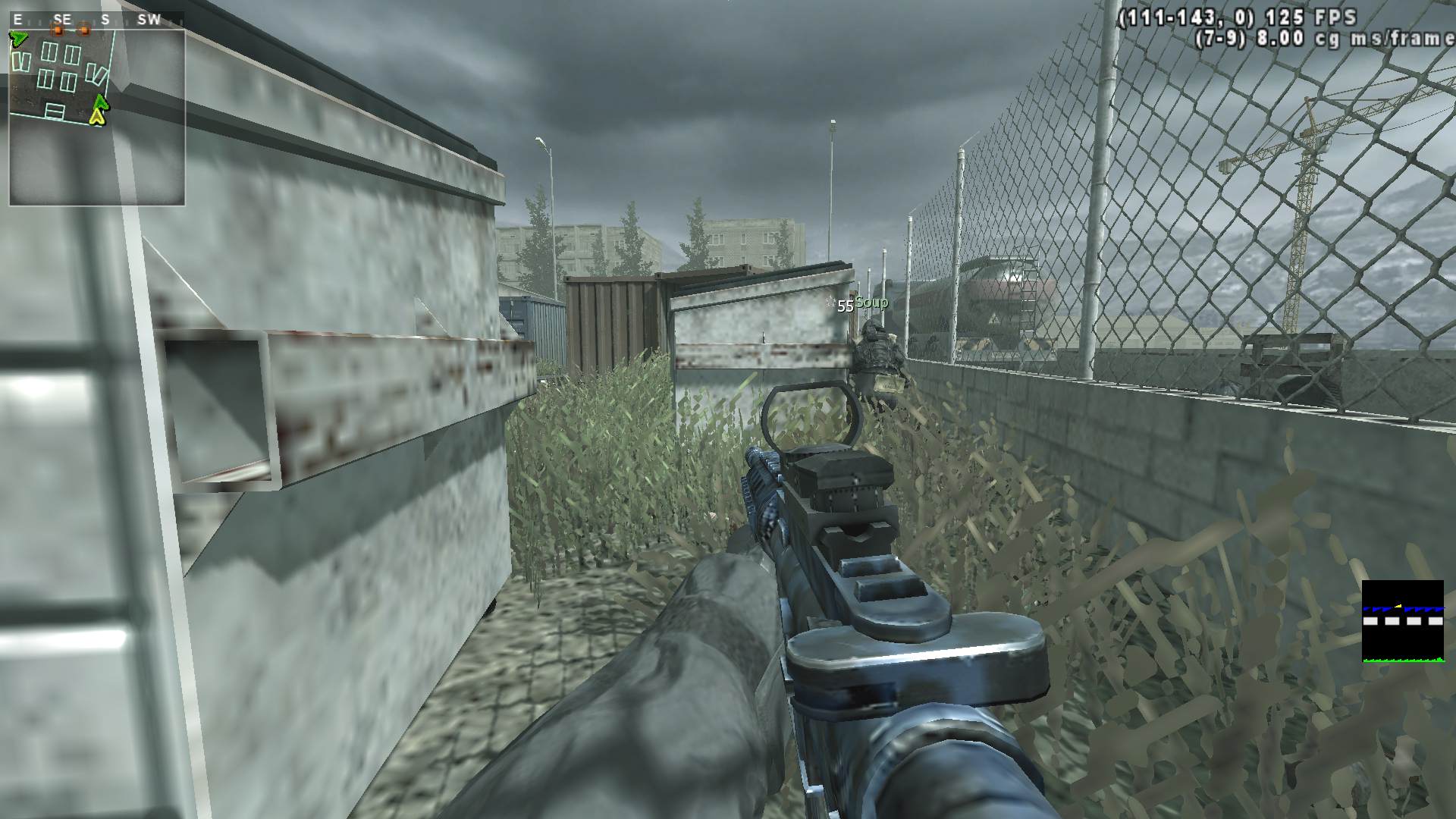Screen dimensions: 1456x819
Task: Select the SW heading on the compass bar
Action: (149, 19)
